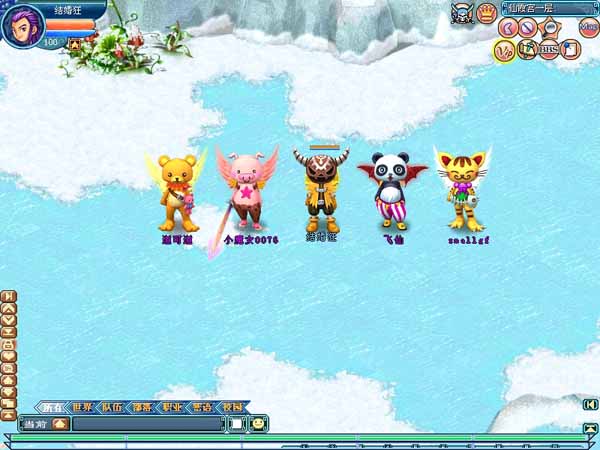Click the note with blue pin icon

click(x=570, y=49)
